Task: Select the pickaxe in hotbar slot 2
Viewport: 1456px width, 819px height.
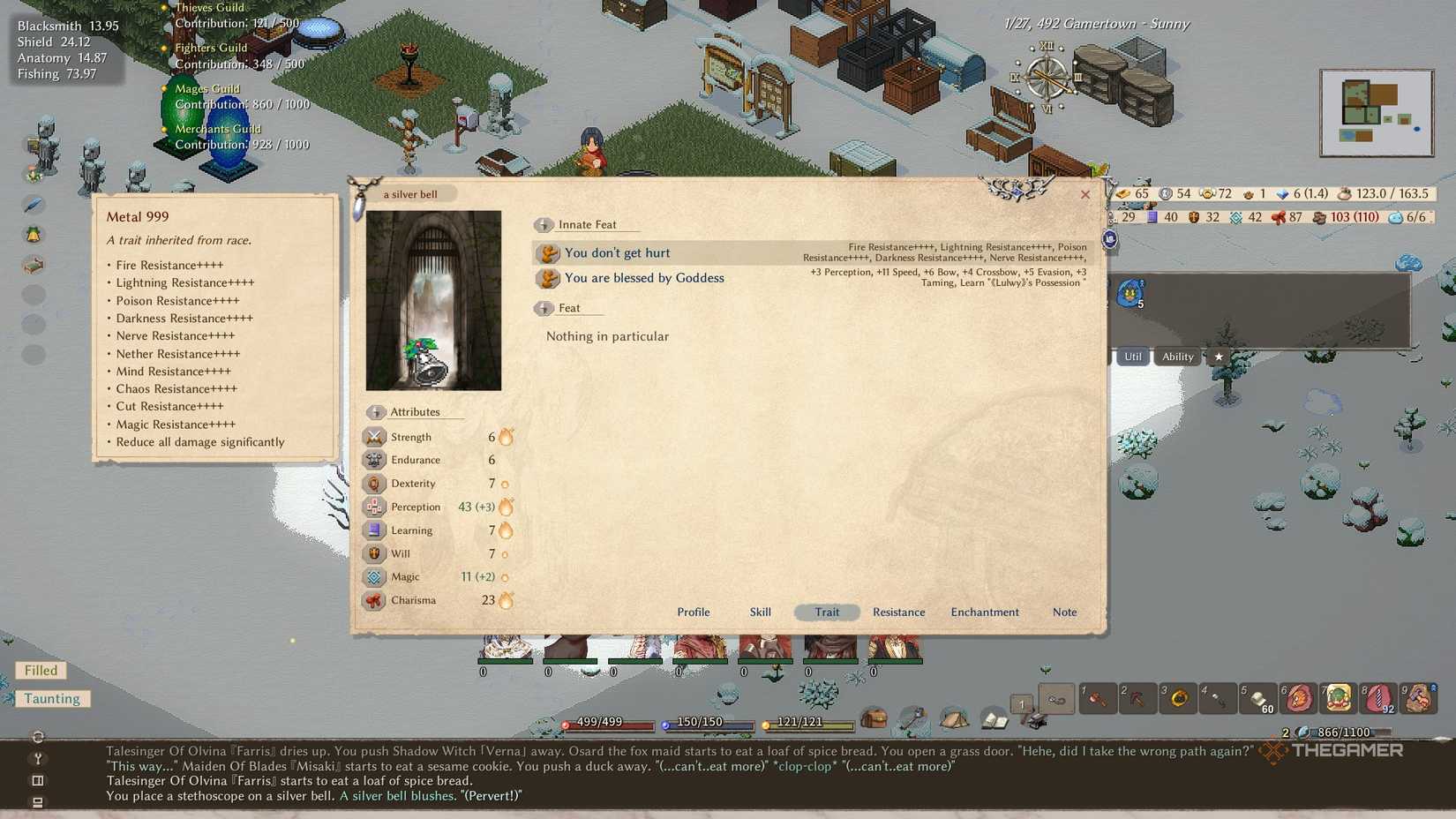Action: 1137,700
